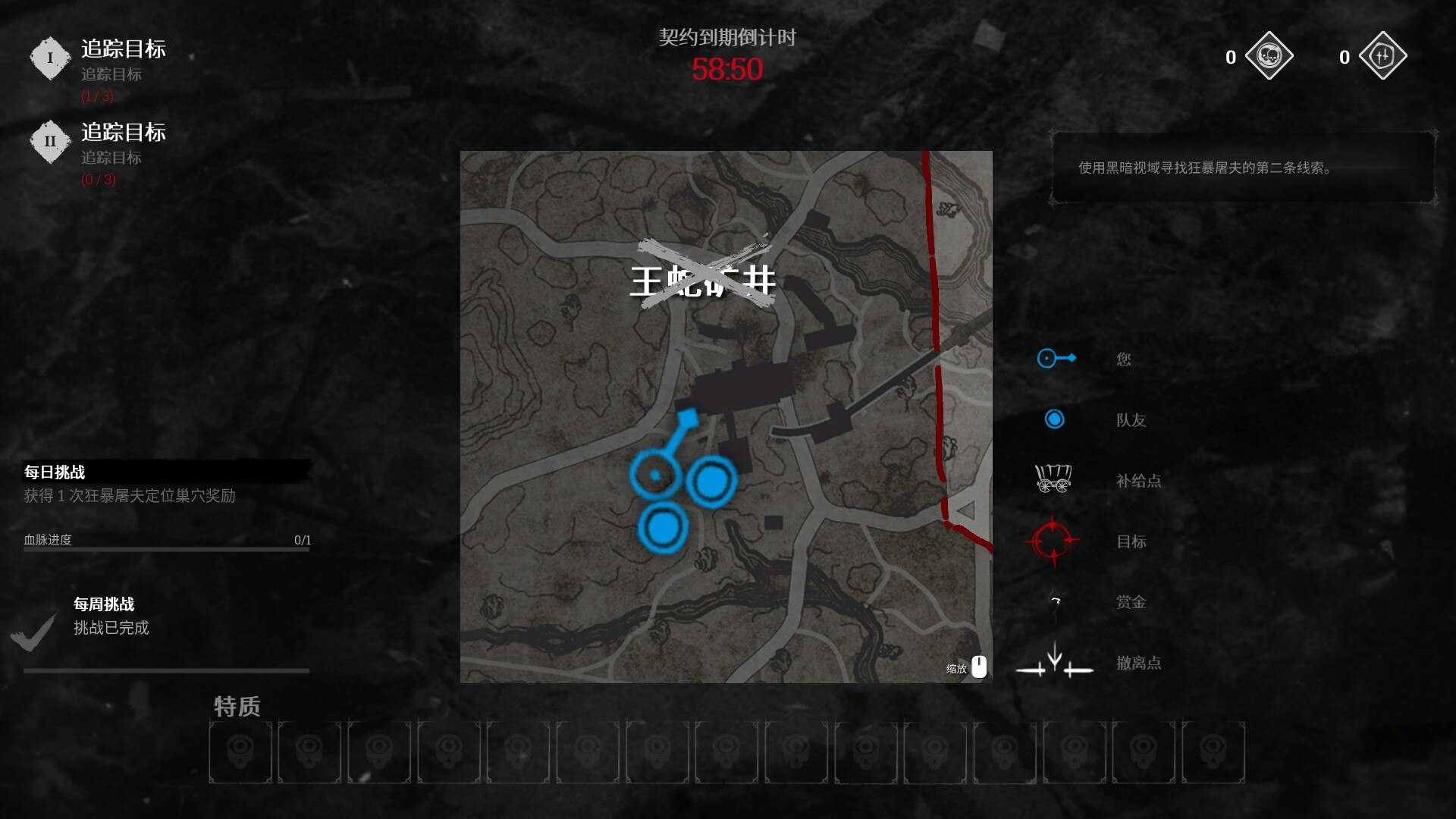Viewport: 1456px width, 819px height.
Task: Choose the 补给点 supply wagon legend icon
Action: click(x=1053, y=479)
